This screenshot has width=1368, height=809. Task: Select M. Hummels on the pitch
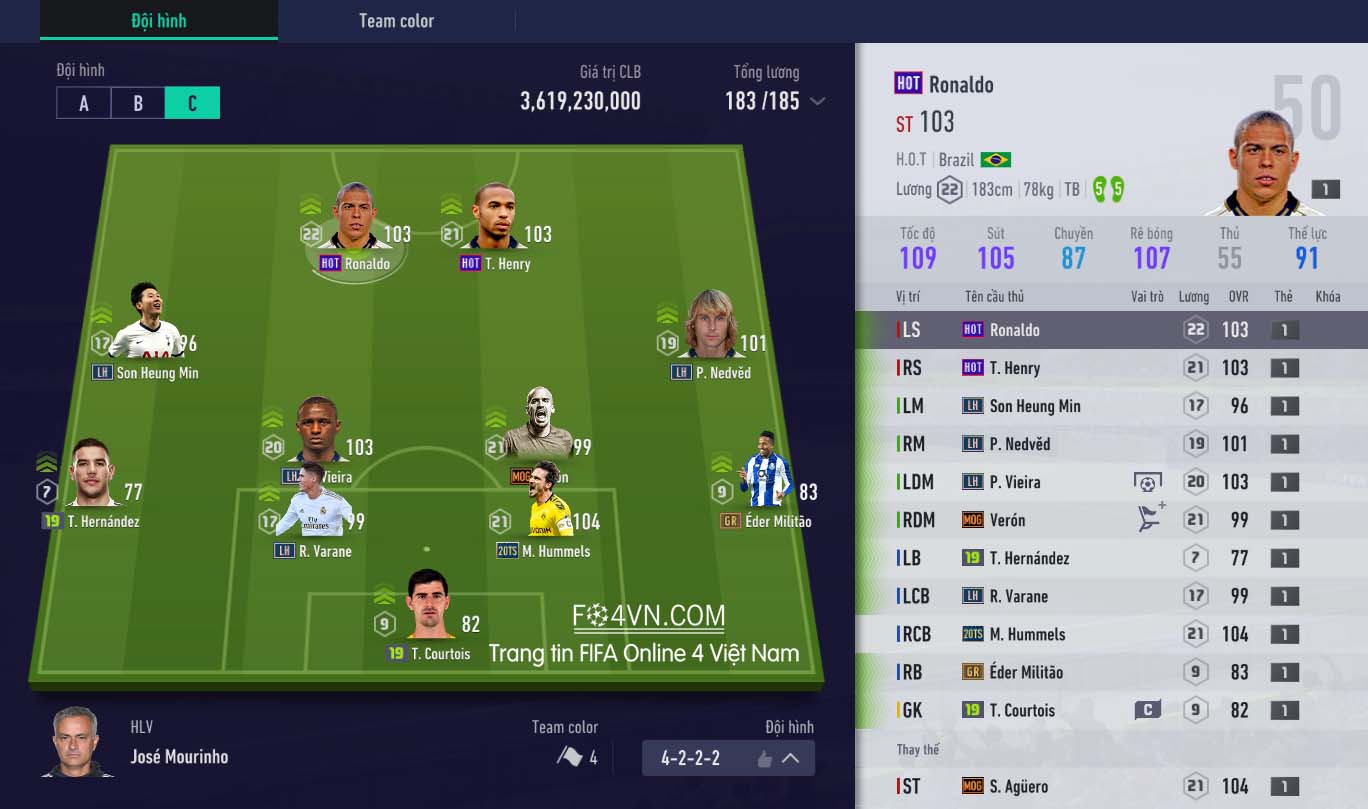click(x=545, y=513)
